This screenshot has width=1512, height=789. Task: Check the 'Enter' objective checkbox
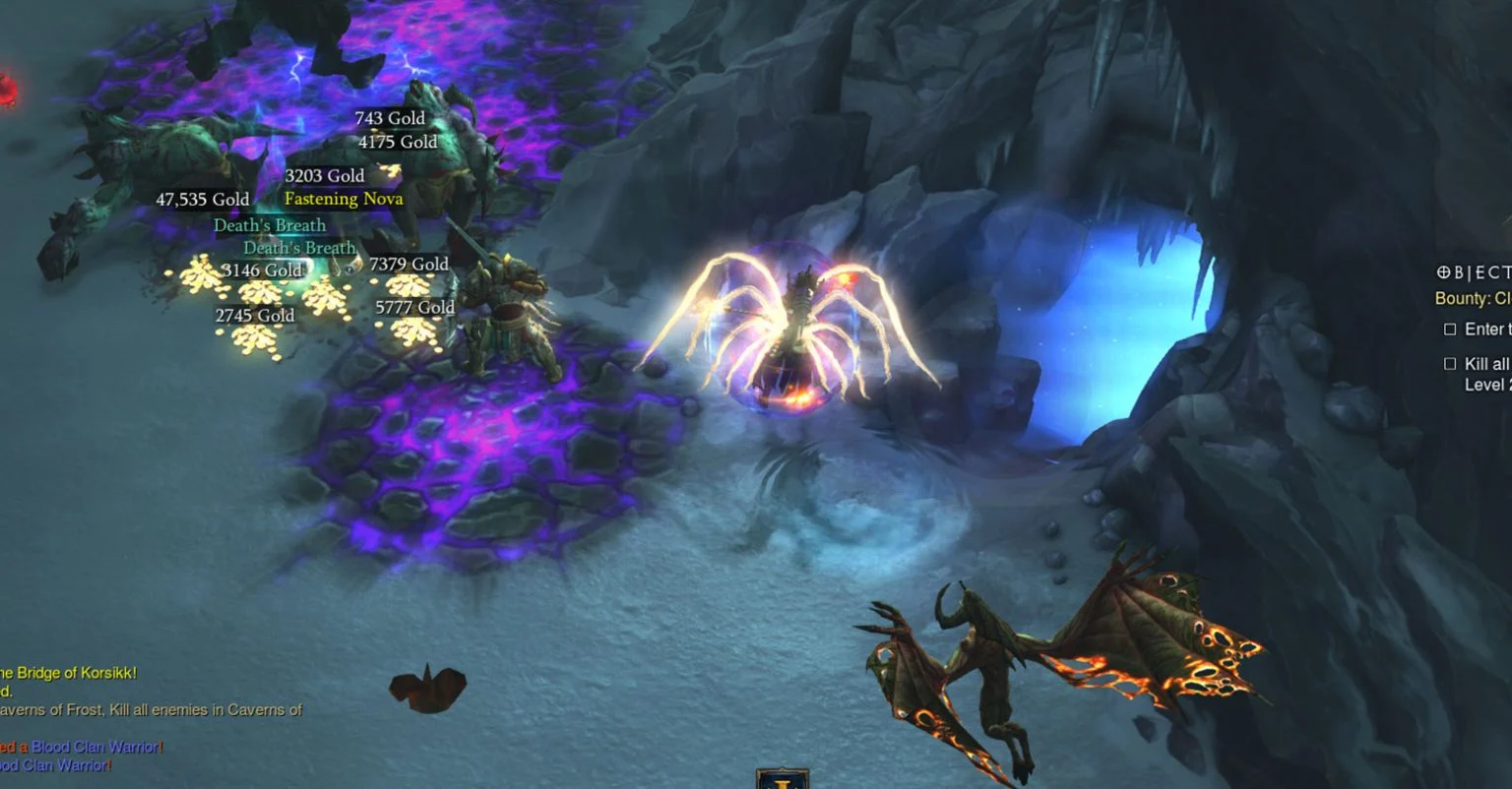point(1451,329)
